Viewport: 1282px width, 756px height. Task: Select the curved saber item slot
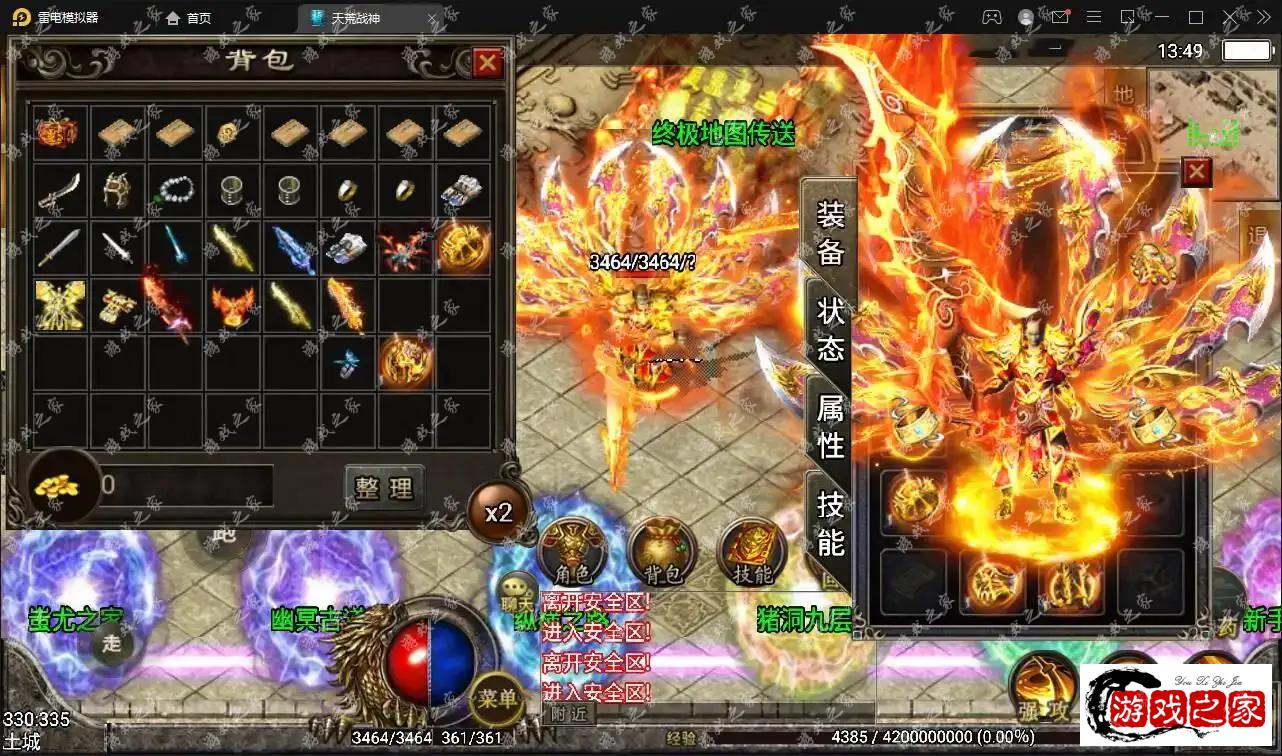click(60, 190)
